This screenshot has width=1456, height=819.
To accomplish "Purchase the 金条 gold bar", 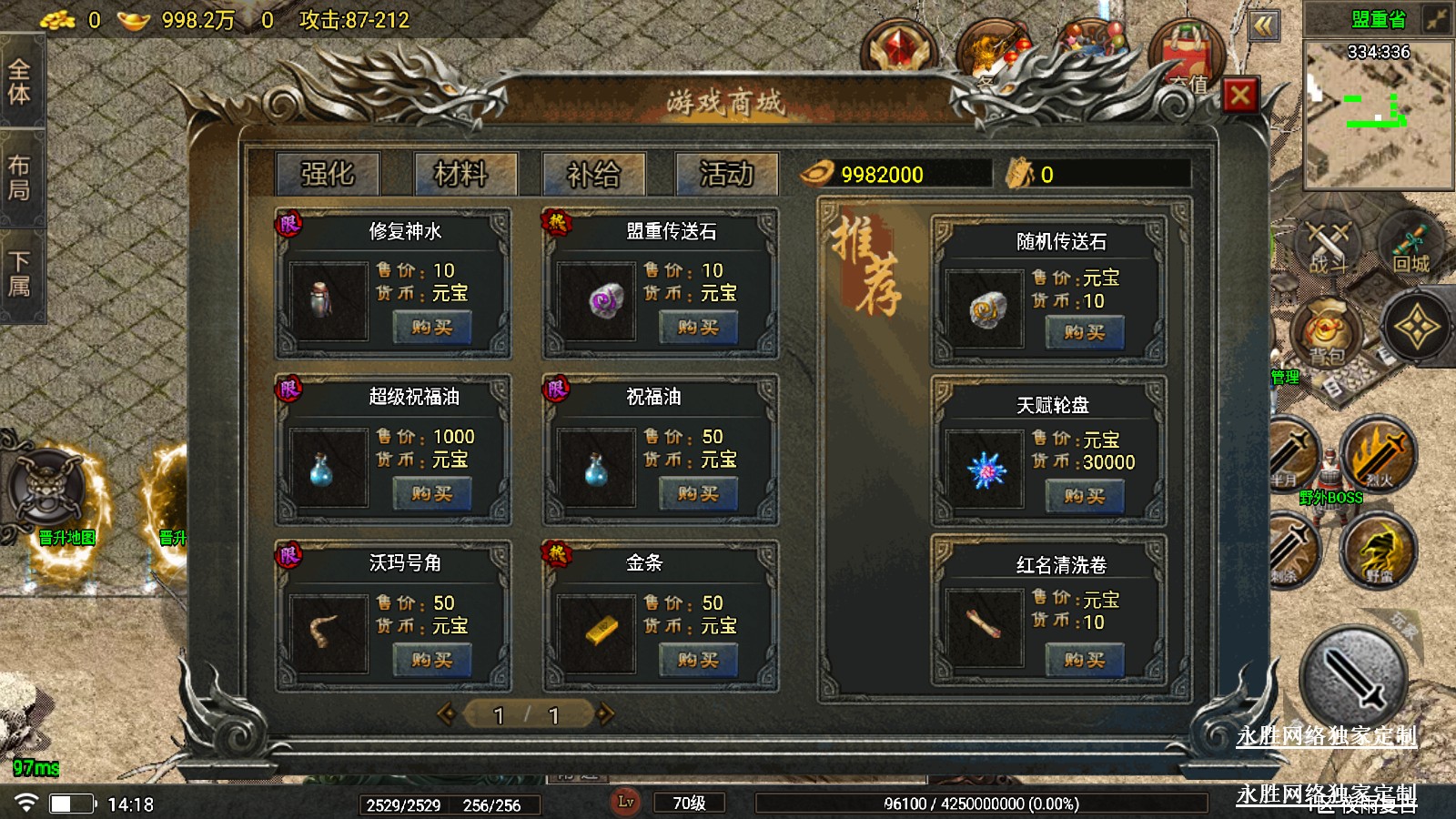I will pos(698,660).
